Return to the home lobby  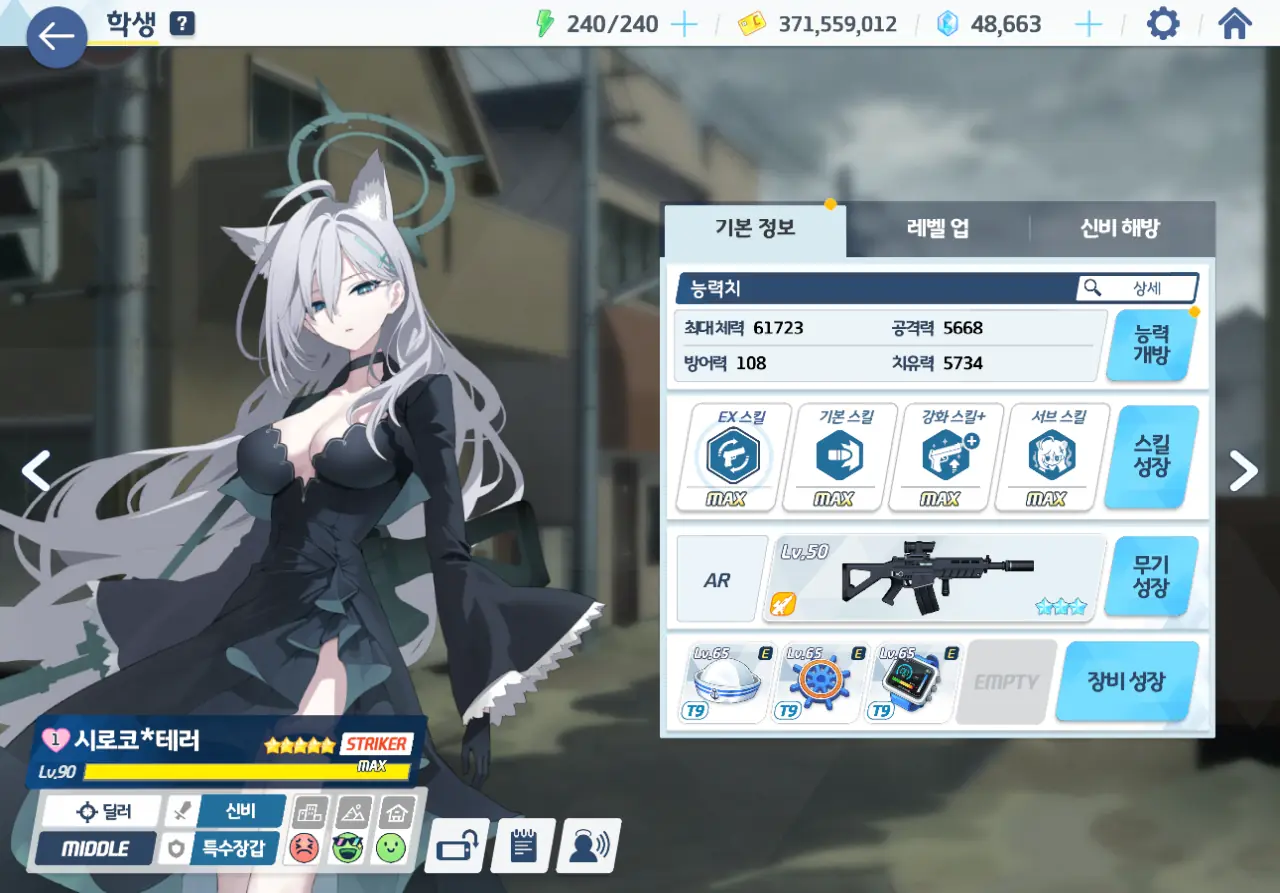click(x=1235, y=23)
